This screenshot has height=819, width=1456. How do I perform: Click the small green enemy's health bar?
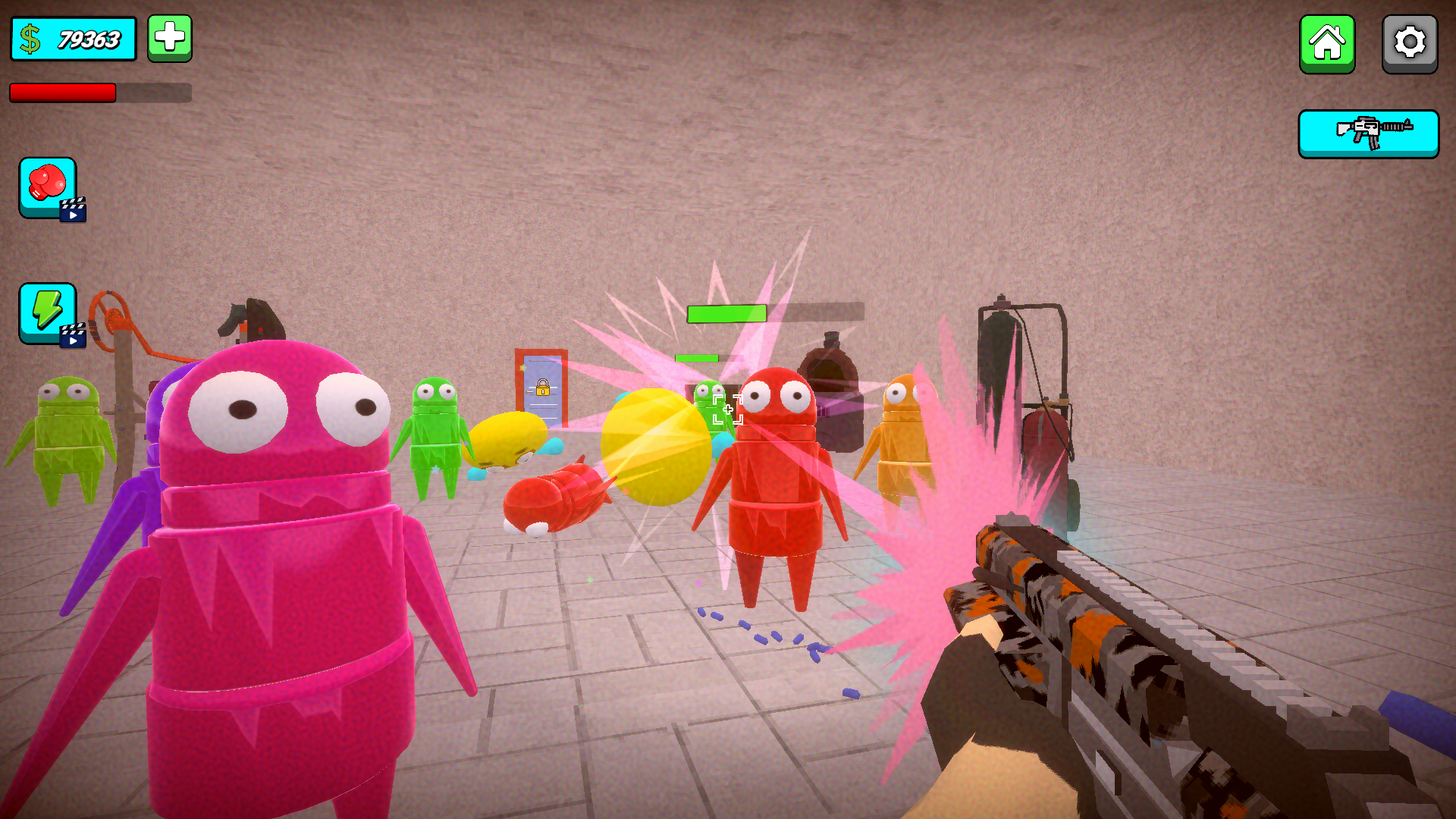click(698, 356)
